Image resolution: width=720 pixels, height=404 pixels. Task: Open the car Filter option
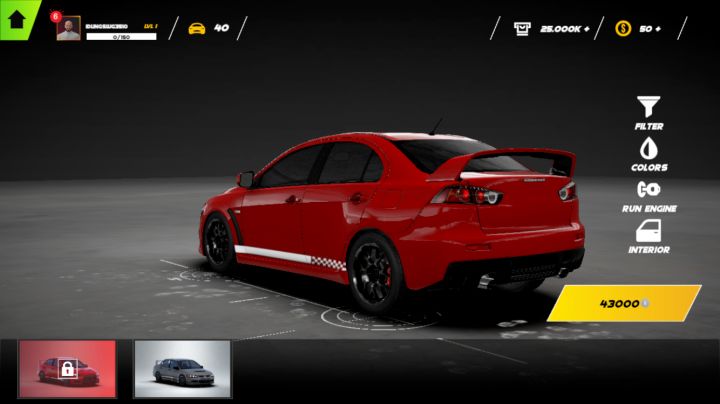coord(649,110)
